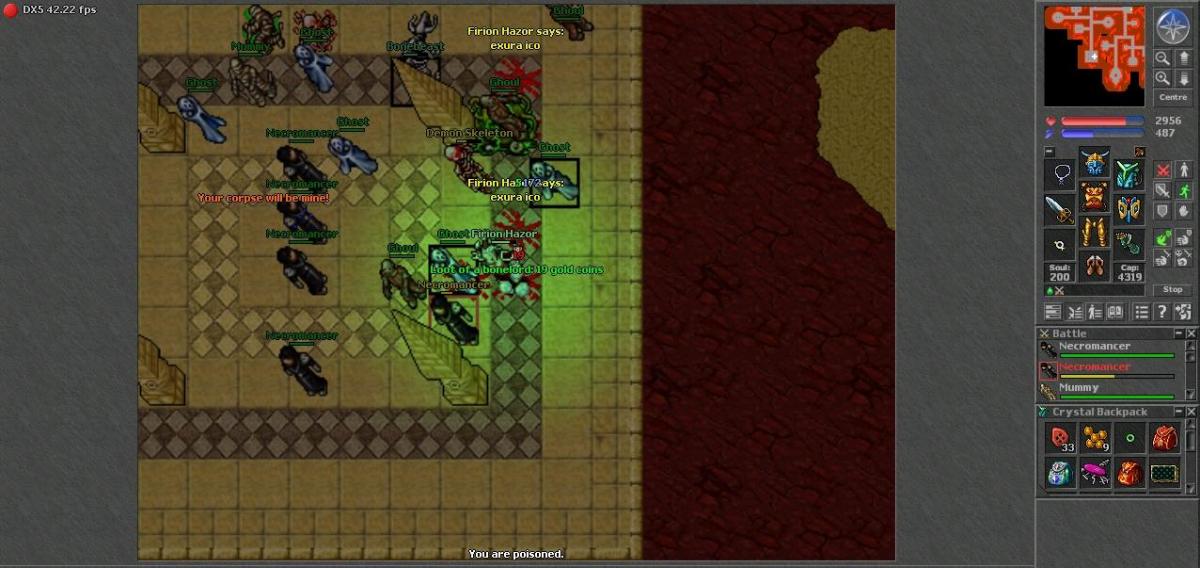
Task: Select the gold coins stack of 9
Action: [1096, 438]
